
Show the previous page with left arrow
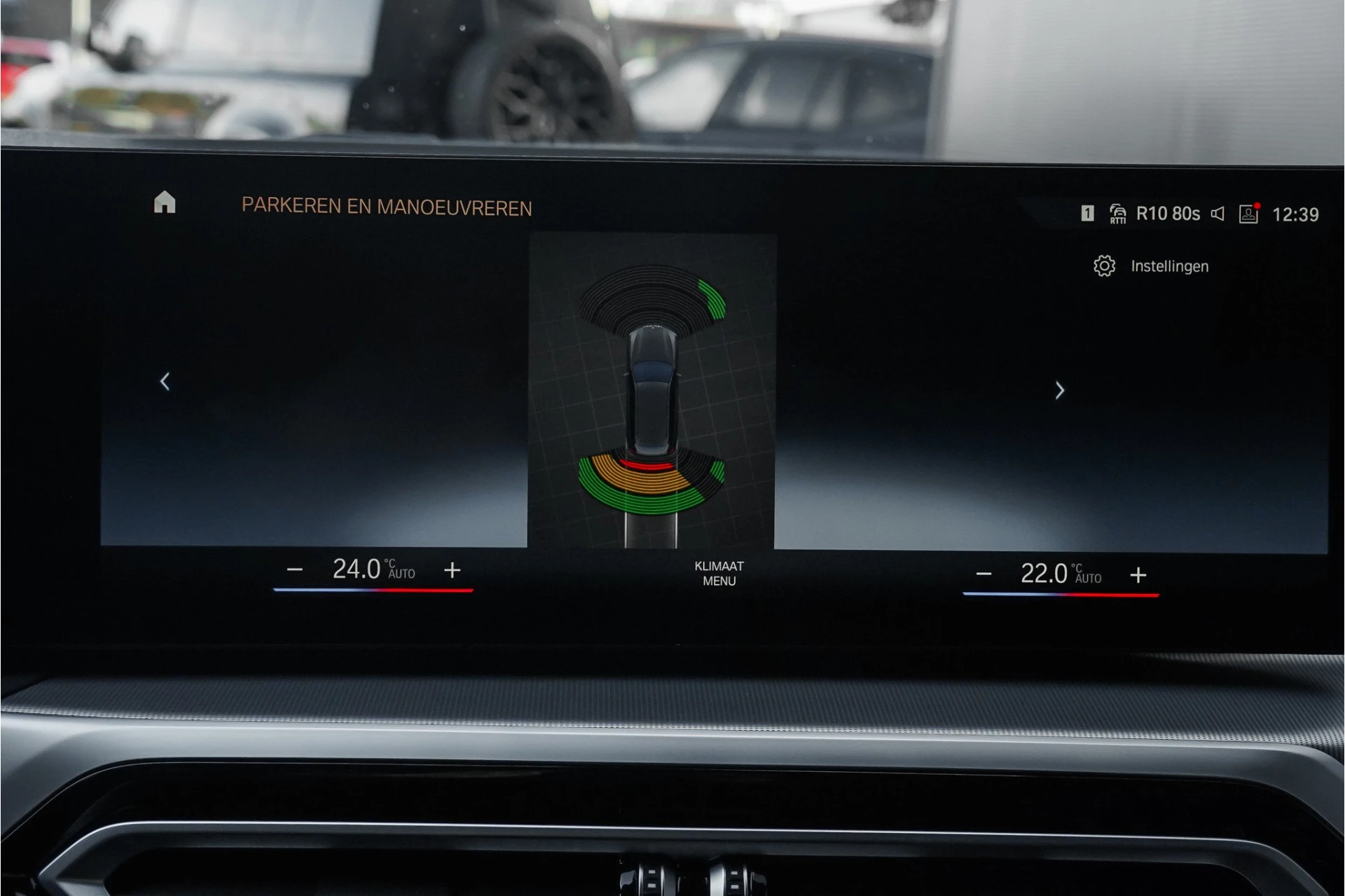tap(165, 382)
